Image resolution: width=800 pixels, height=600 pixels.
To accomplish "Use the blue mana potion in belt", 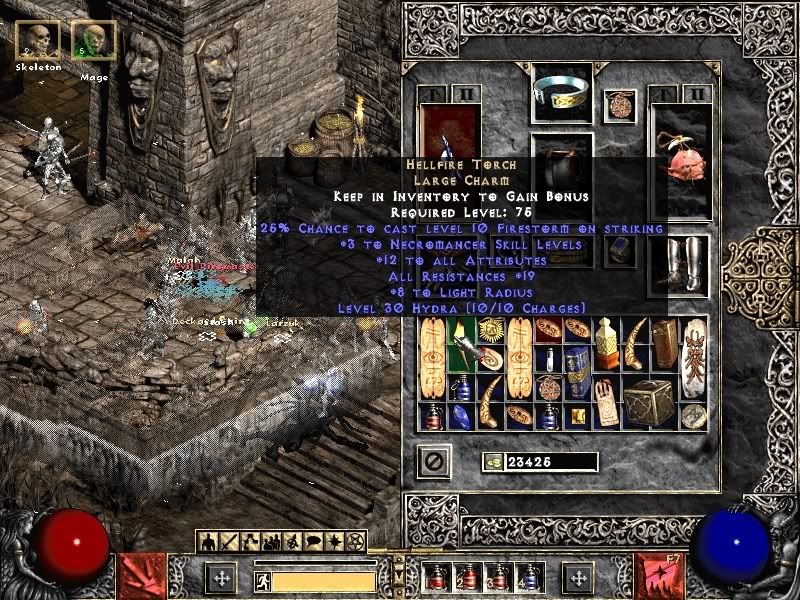I will (x=527, y=577).
